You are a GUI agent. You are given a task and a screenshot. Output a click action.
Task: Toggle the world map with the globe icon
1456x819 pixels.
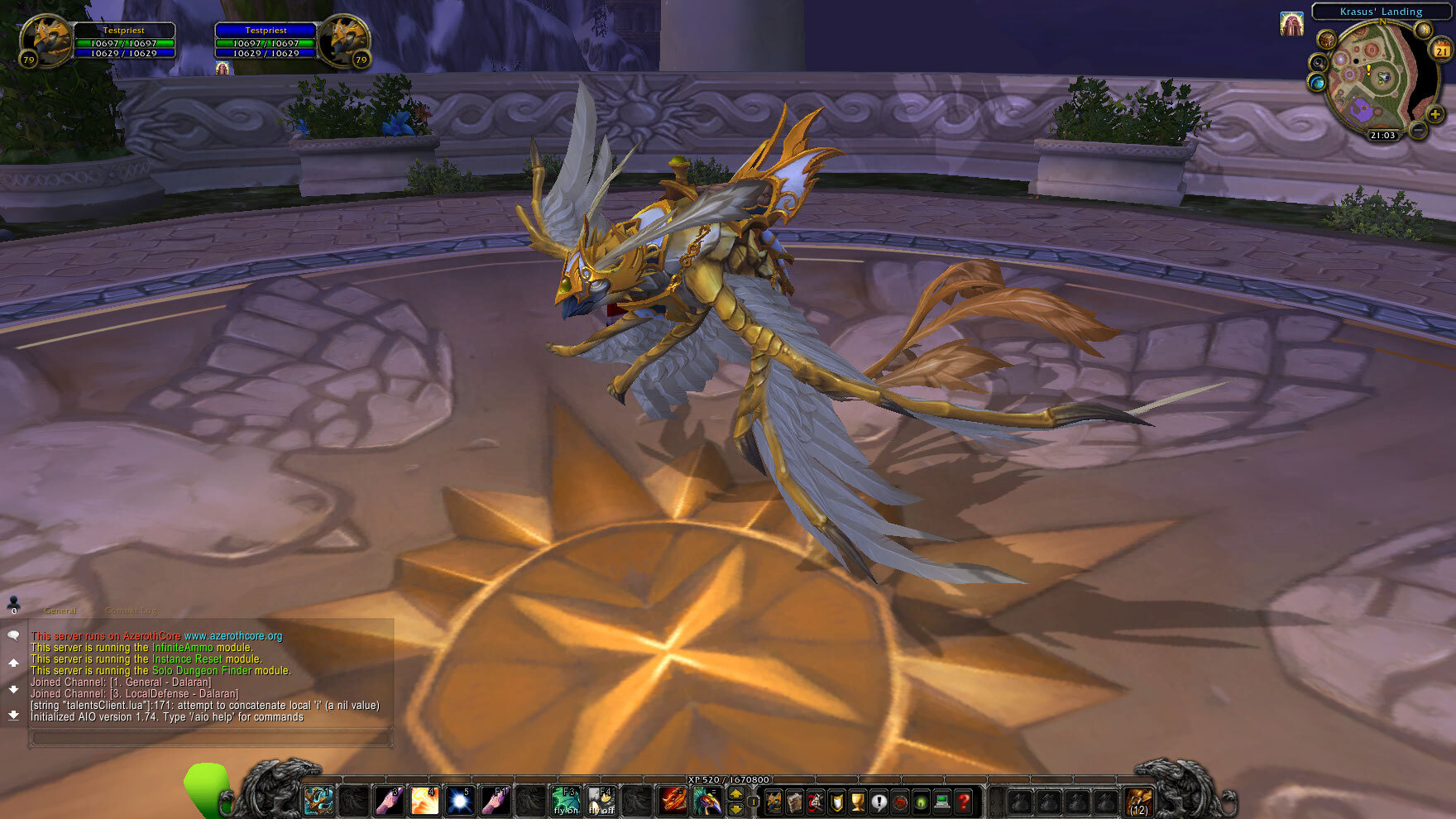1317,83
